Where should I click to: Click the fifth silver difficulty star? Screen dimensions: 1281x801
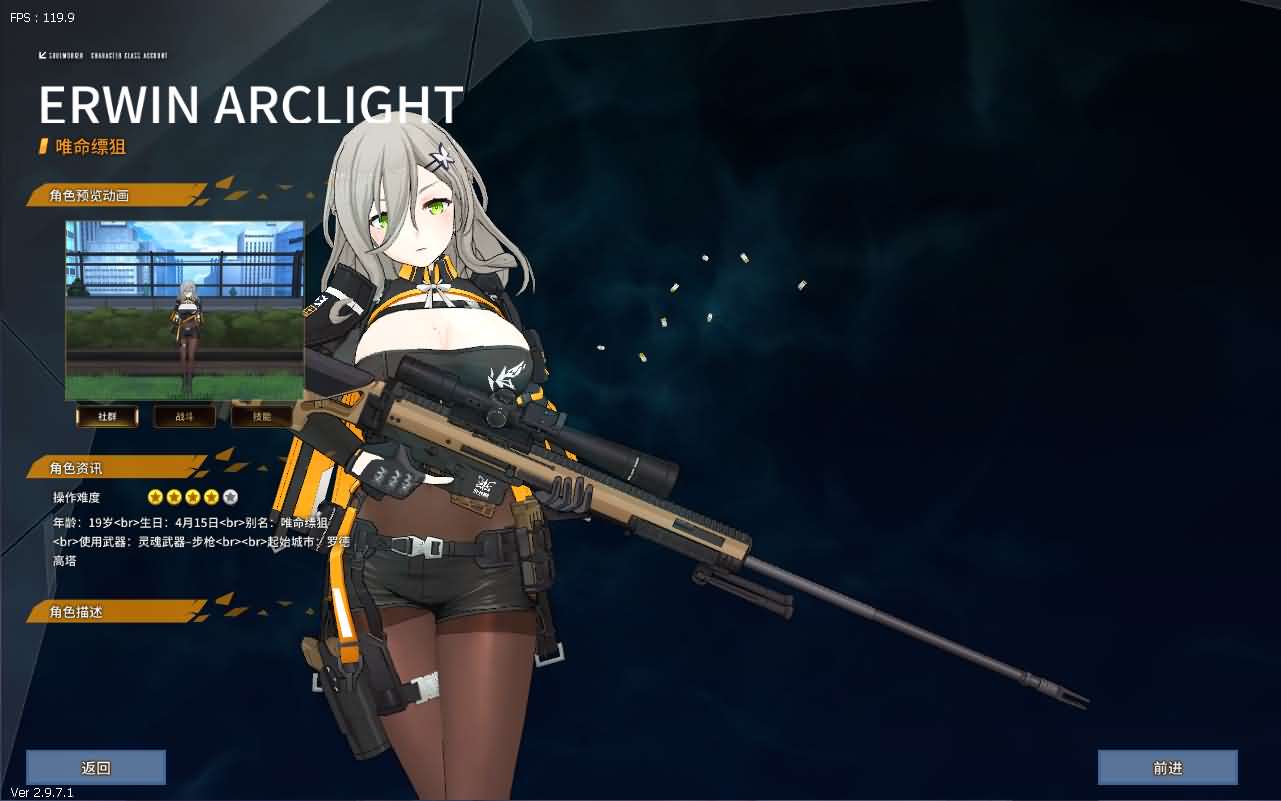230,497
